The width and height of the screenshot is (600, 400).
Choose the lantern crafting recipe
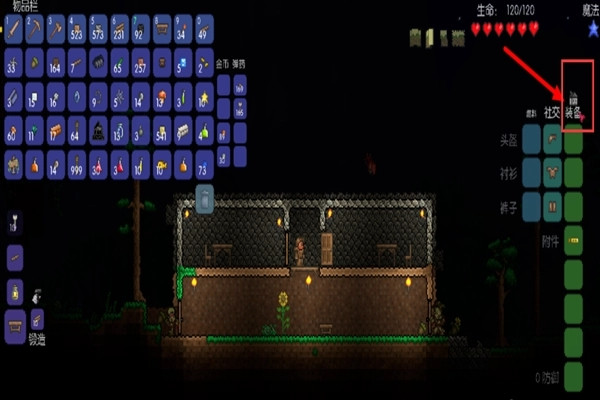point(15,291)
